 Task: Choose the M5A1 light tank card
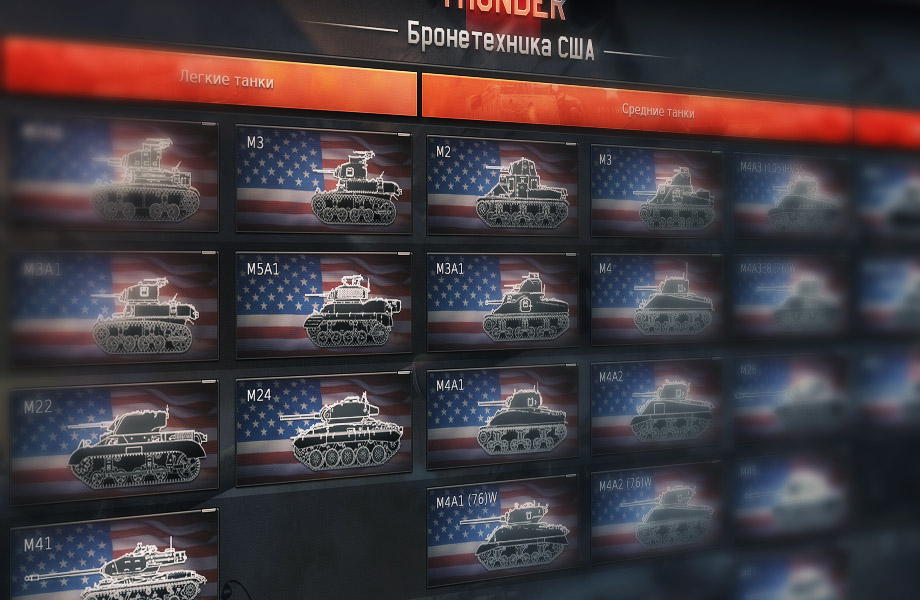coord(323,304)
